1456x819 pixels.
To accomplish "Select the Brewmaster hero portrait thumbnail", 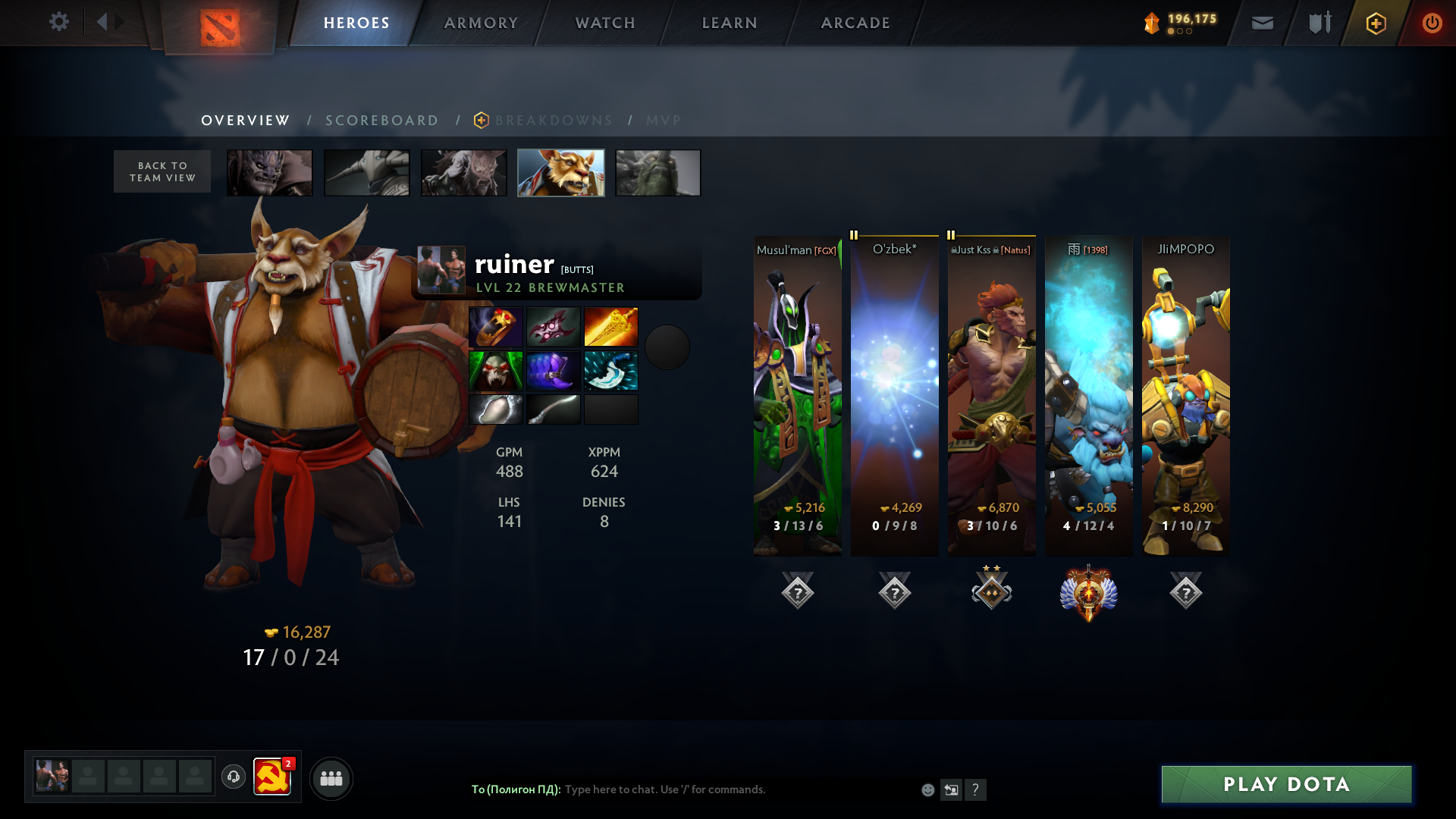I will [x=561, y=173].
